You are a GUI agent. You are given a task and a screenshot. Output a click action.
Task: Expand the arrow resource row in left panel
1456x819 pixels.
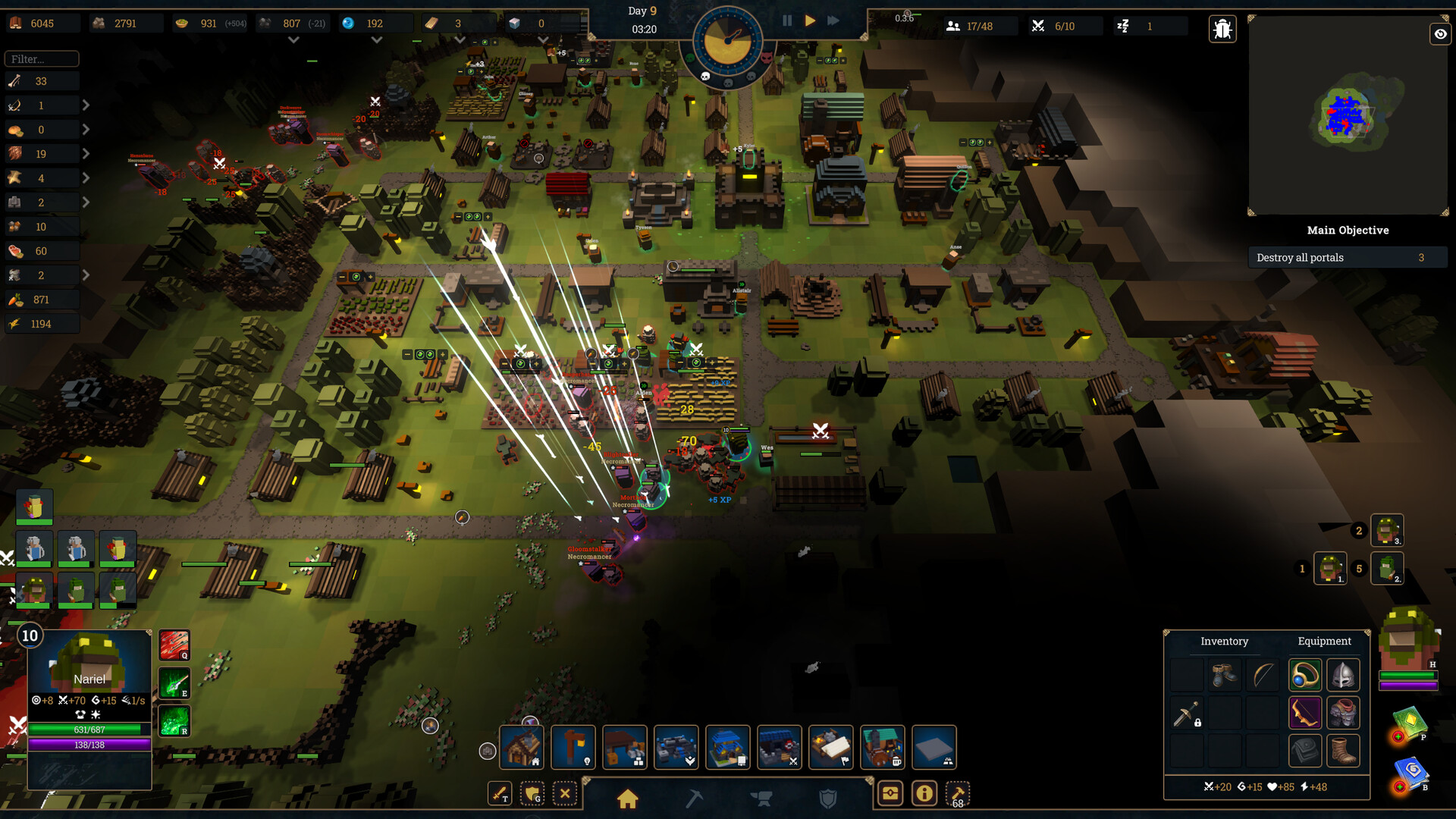(x=87, y=105)
